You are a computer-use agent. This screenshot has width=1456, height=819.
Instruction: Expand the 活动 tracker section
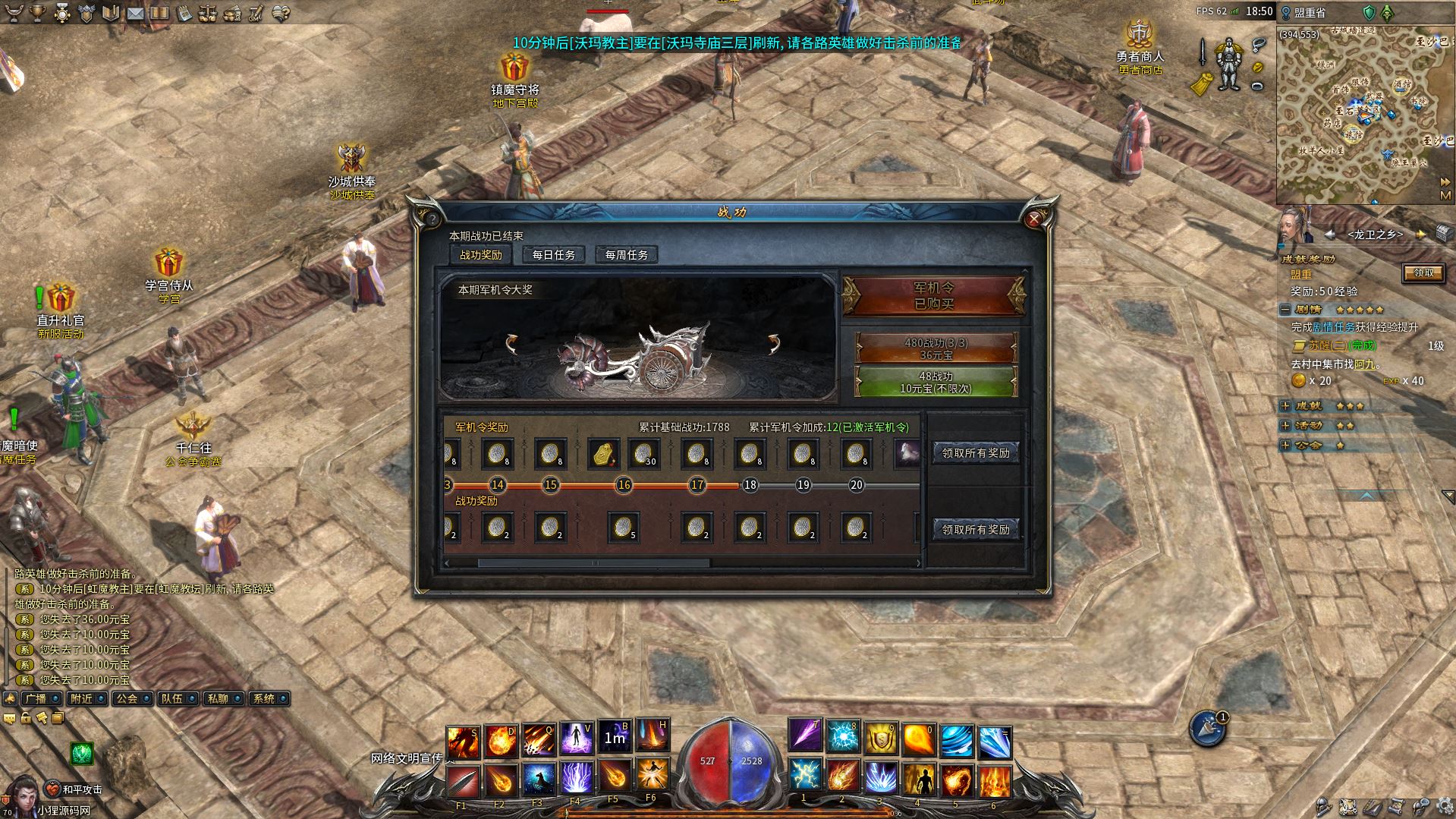point(1285,426)
